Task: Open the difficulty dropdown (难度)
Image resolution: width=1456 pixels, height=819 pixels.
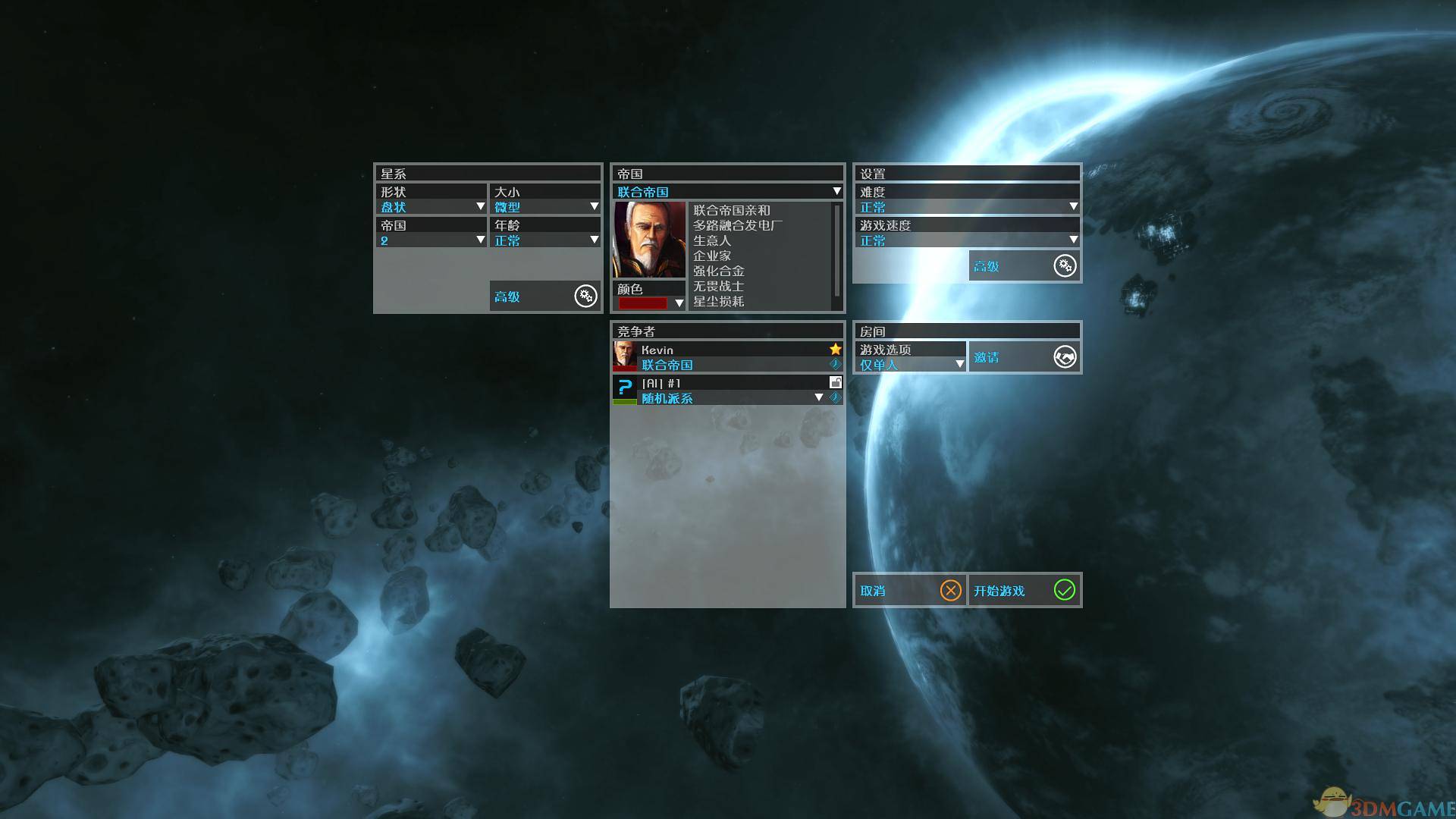Action: click(x=967, y=207)
